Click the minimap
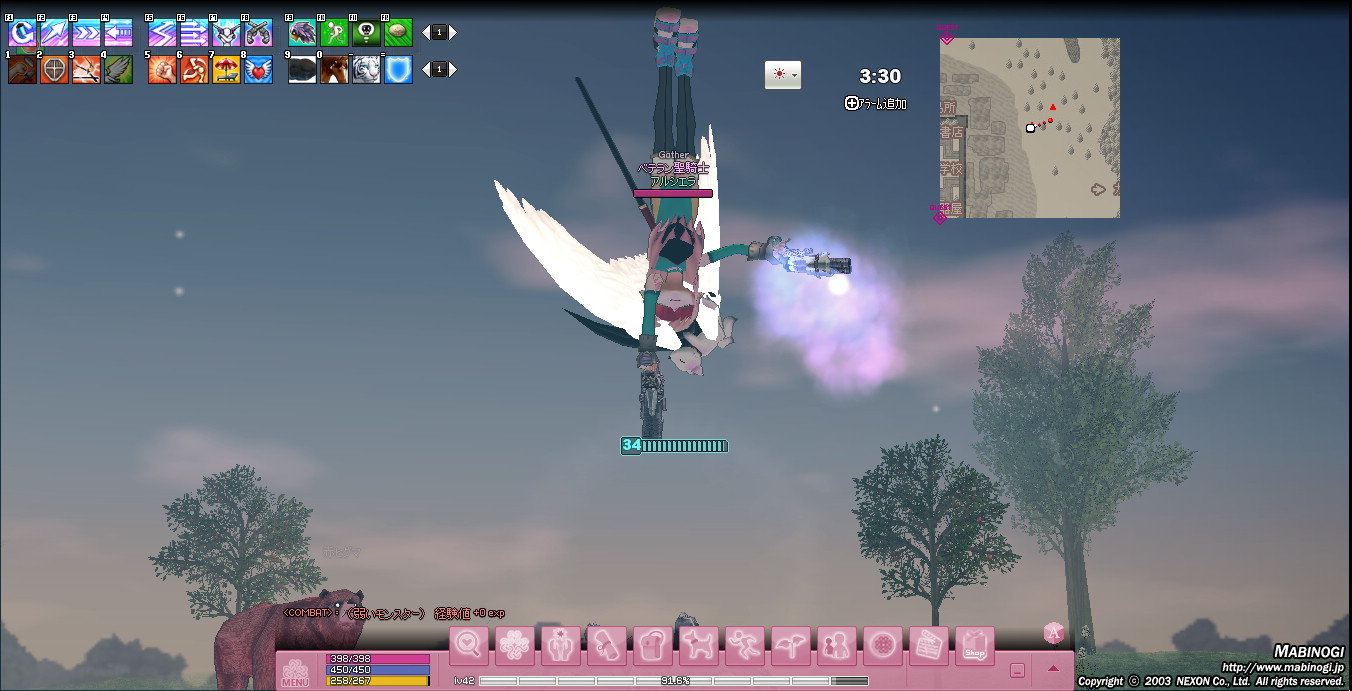 click(1029, 128)
